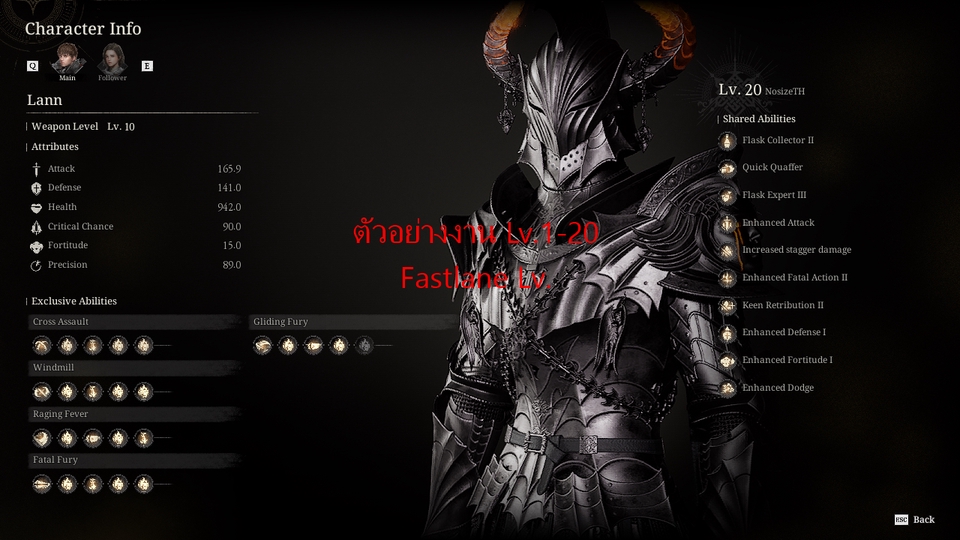
Task: Select Enhanced Fatal Action II icon
Action: click(x=728, y=278)
